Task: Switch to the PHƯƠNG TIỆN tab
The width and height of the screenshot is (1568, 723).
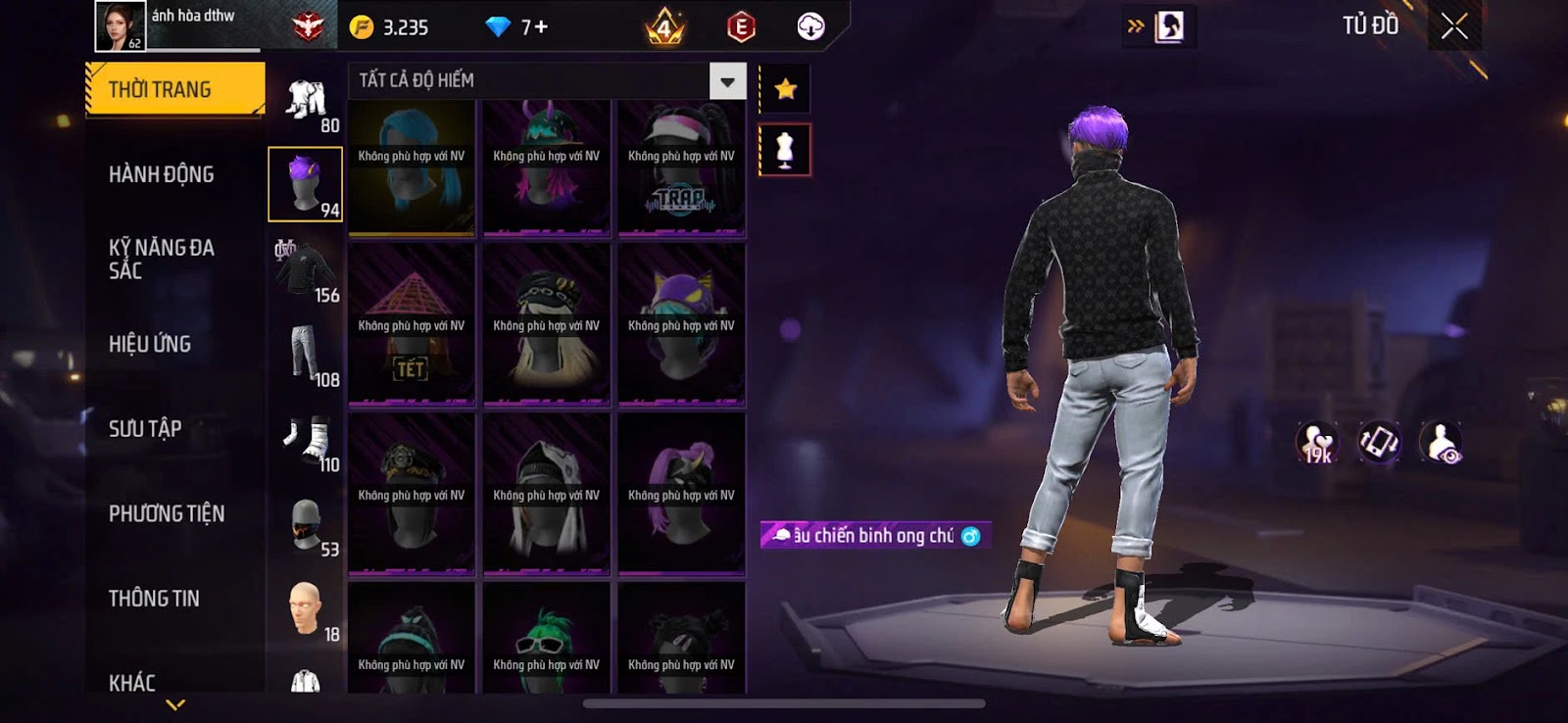Action: pos(167,513)
